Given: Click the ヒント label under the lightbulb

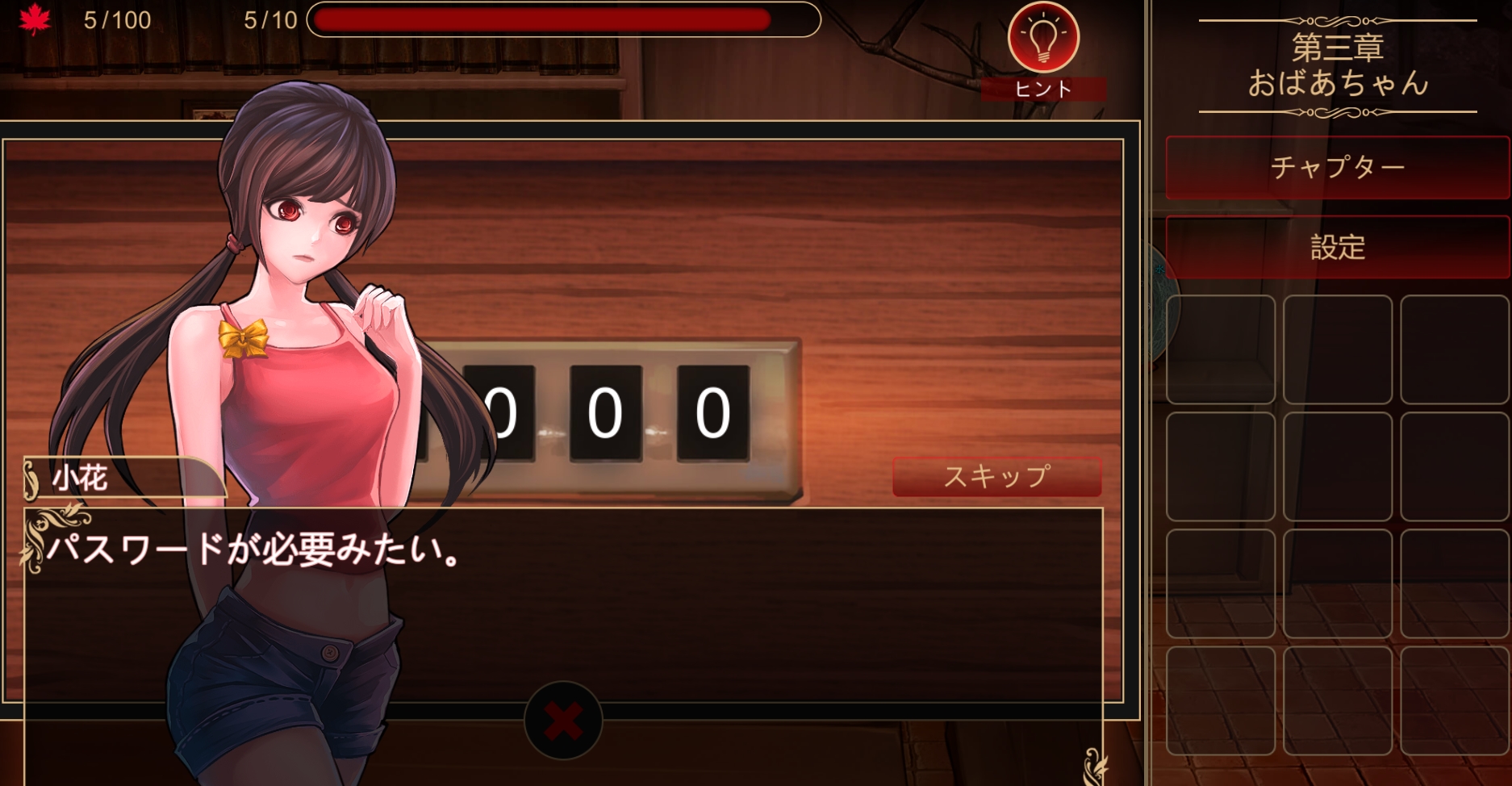Looking at the screenshot, I should click(x=1042, y=89).
